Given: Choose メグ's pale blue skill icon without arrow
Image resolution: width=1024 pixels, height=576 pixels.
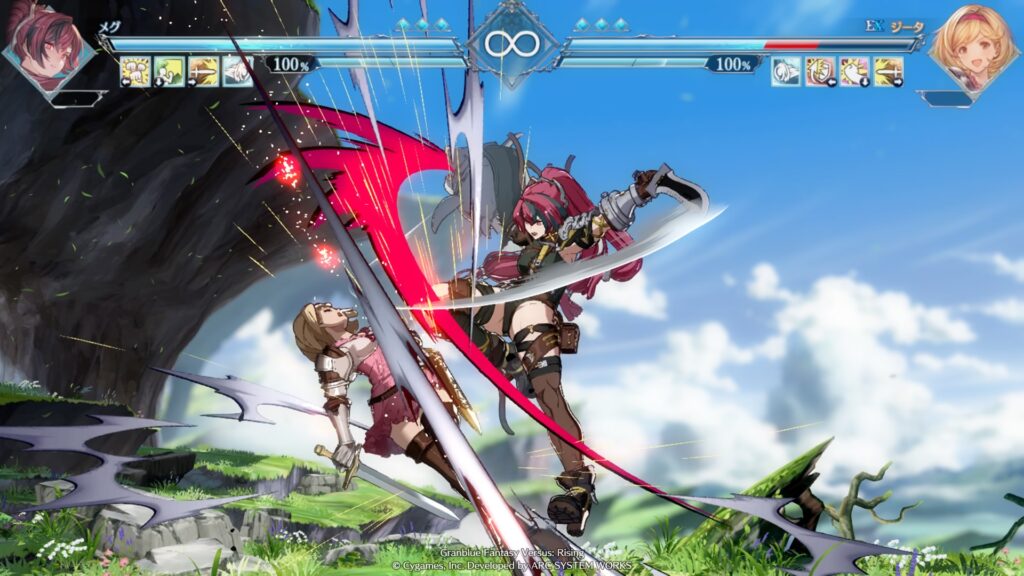Looking at the screenshot, I should (237, 71).
